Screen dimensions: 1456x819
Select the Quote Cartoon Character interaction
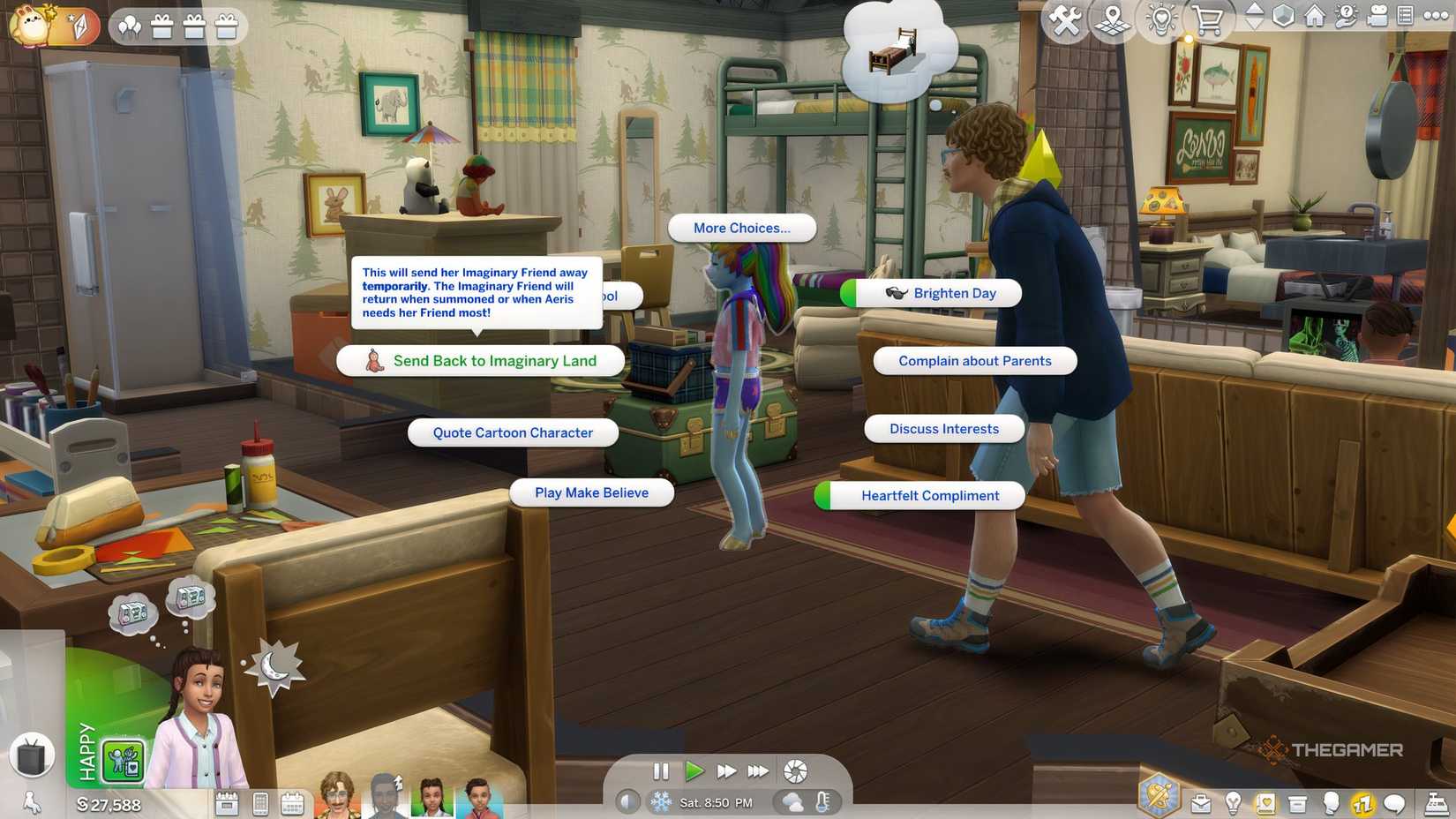pyautogui.click(x=512, y=432)
